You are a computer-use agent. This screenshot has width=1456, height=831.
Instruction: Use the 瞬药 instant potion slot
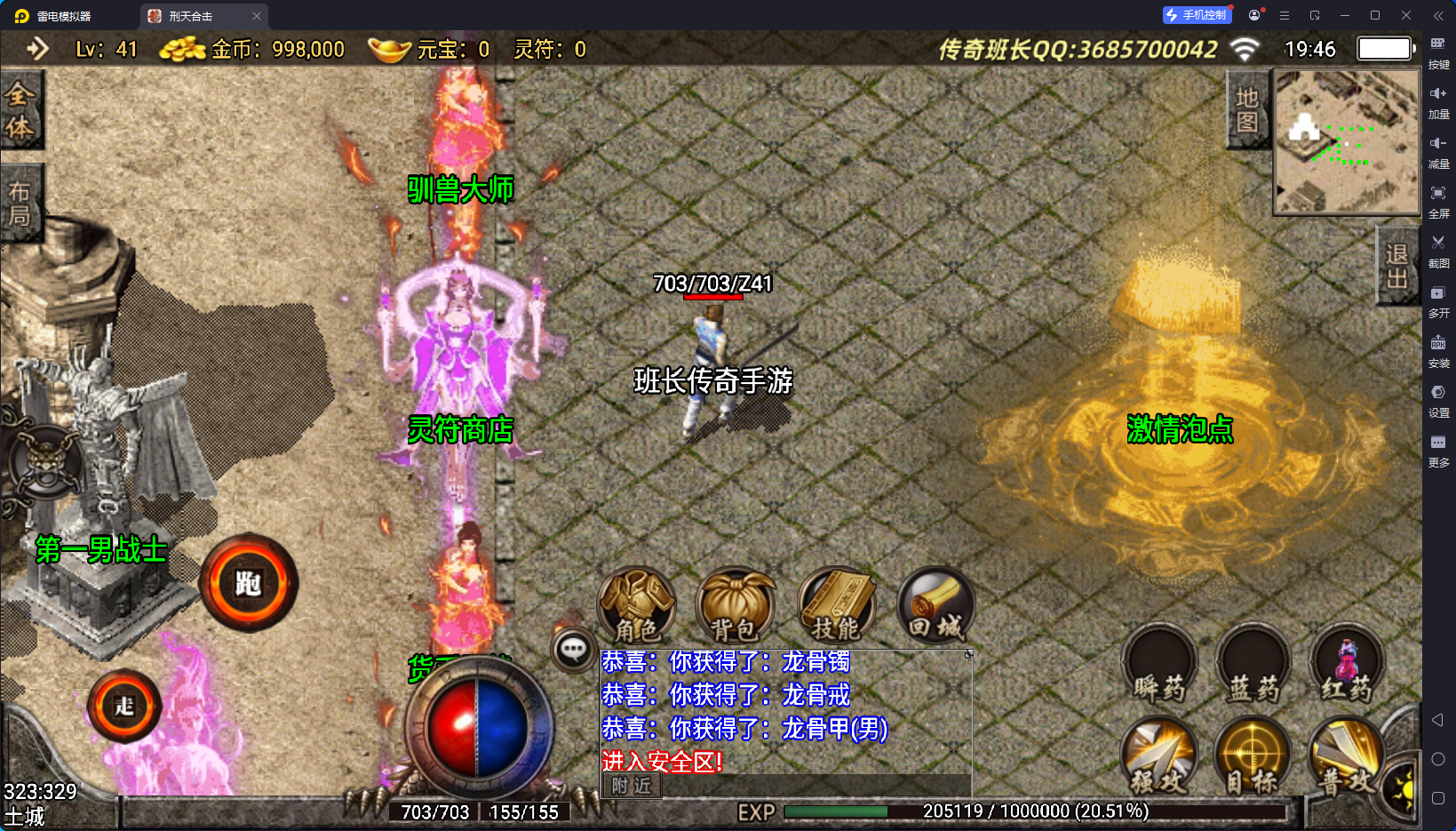(x=1160, y=665)
